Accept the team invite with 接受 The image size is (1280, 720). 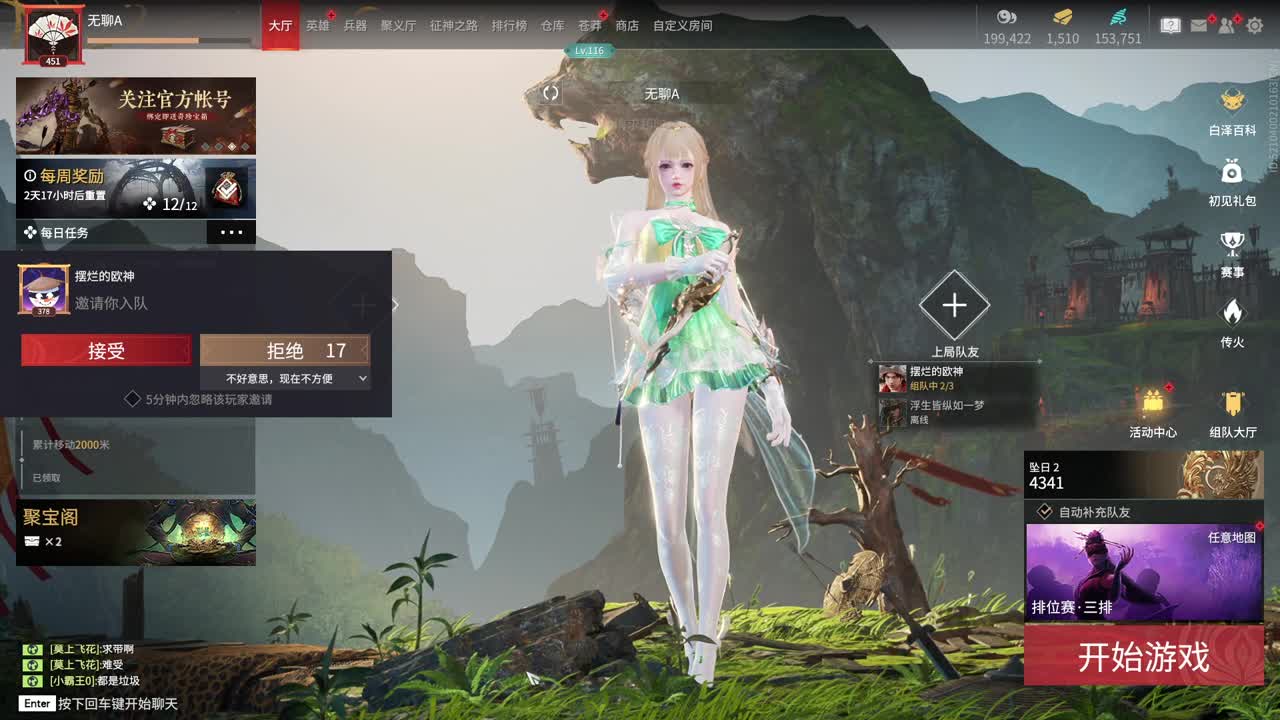click(x=106, y=351)
